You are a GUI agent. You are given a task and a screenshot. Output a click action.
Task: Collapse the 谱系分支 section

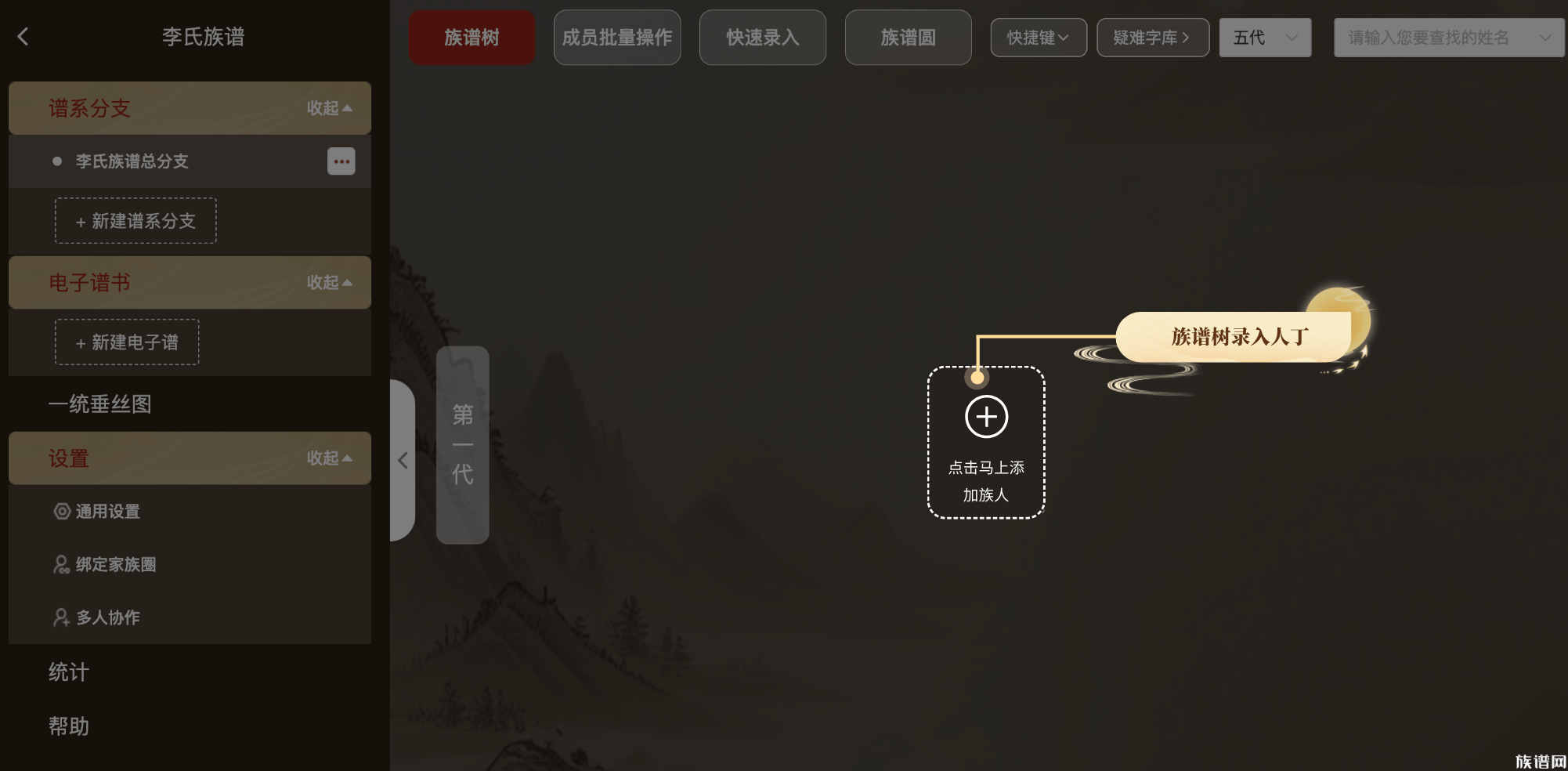pyautogui.click(x=328, y=108)
